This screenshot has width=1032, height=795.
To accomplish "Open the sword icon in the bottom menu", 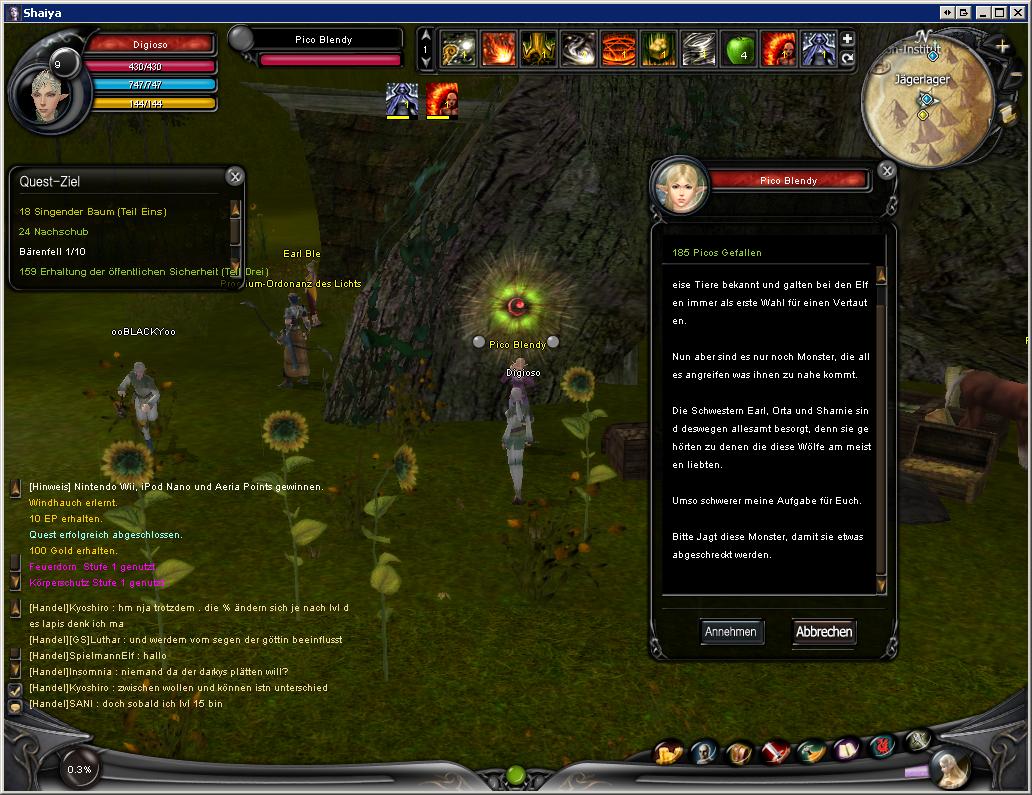I will tap(775, 751).
